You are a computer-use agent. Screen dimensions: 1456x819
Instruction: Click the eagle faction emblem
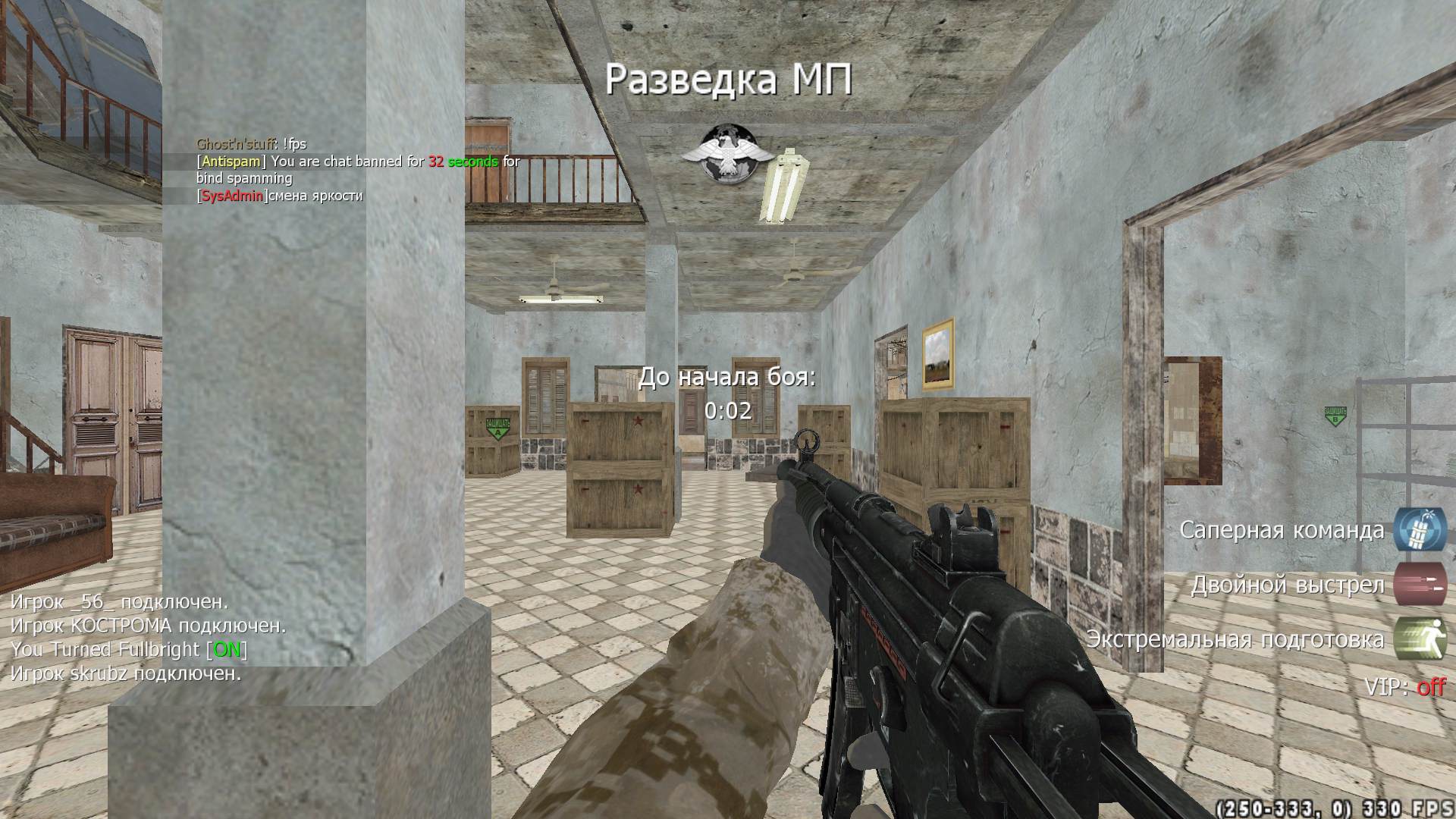(x=720, y=164)
